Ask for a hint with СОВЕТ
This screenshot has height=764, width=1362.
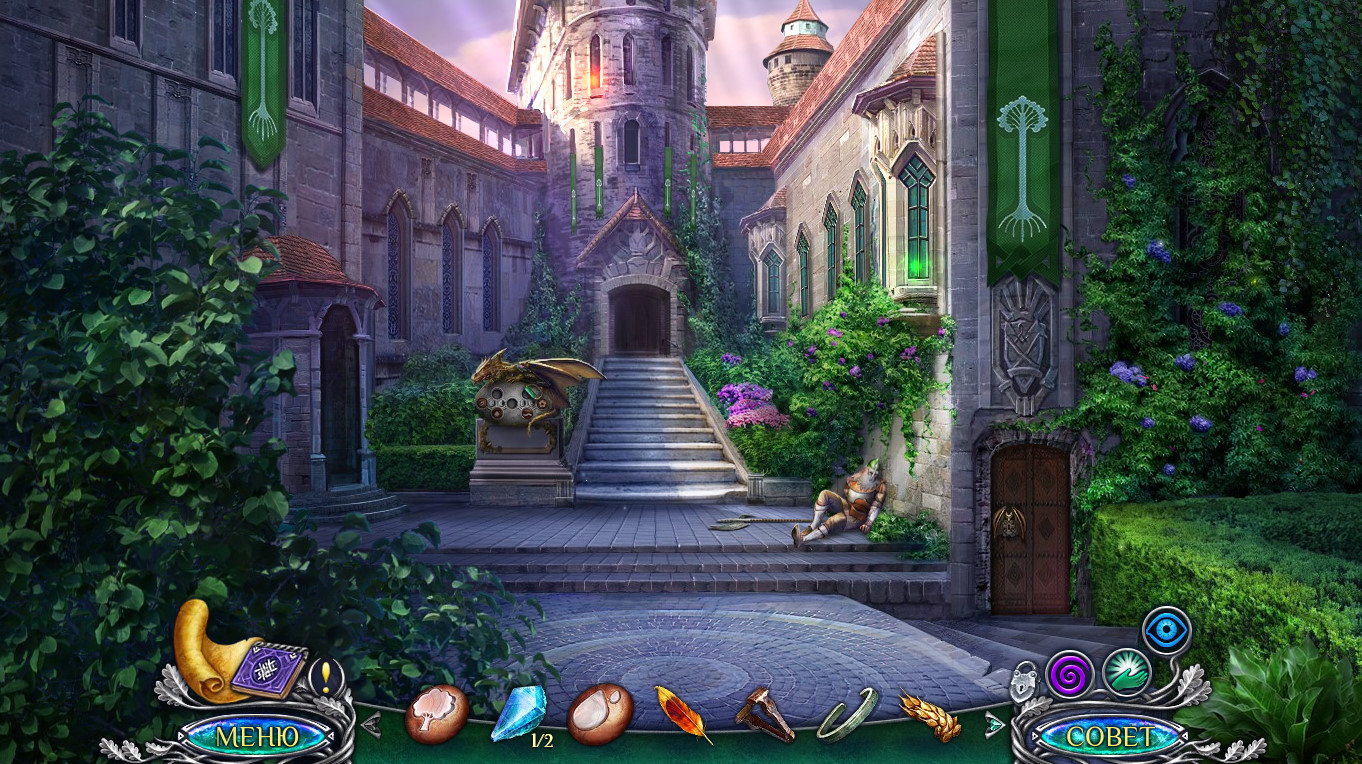click(1109, 737)
